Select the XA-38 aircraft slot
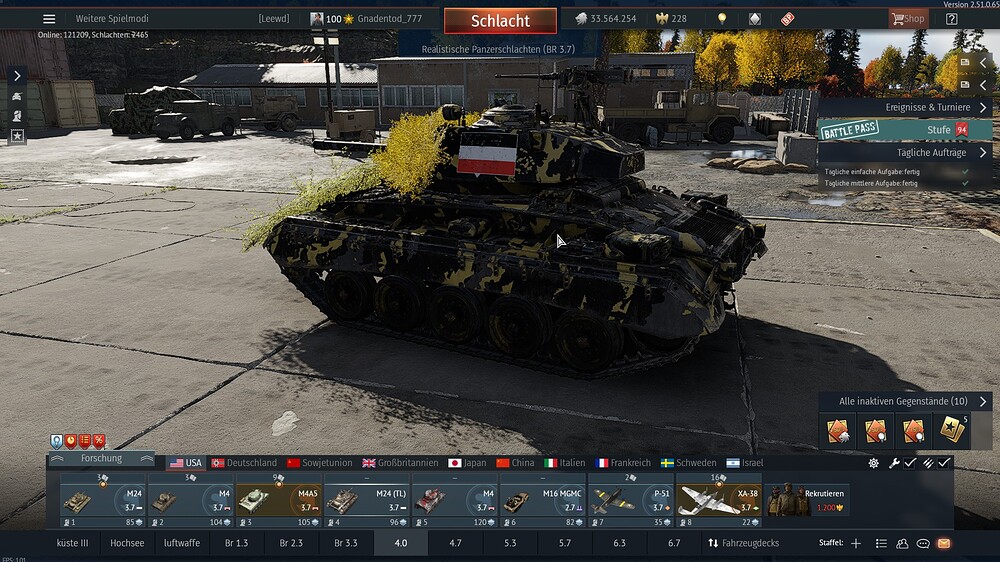1000x562 pixels. (x=717, y=500)
